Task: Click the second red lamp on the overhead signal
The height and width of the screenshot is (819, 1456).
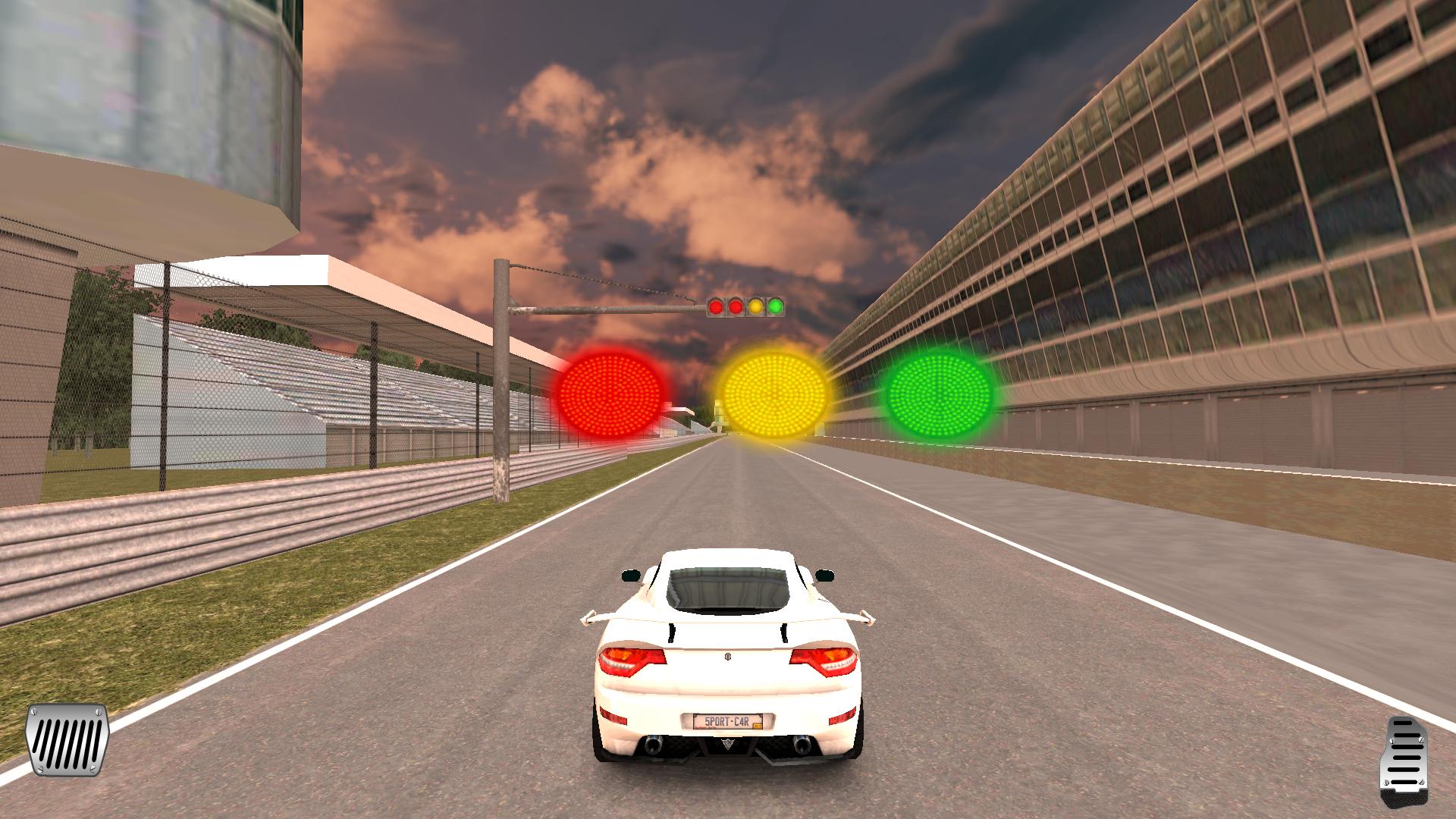Action: click(x=736, y=306)
